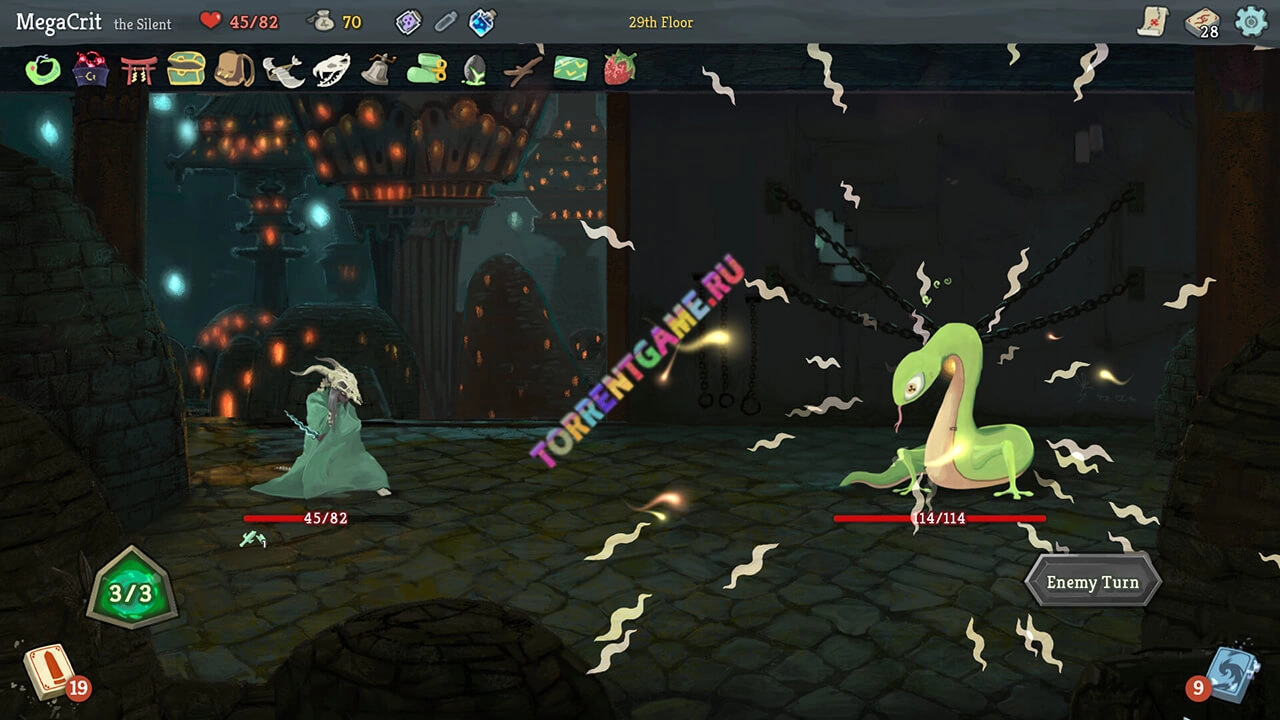View the full deck of 28 cards
1280x720 pixels.
click(1201, 22)
